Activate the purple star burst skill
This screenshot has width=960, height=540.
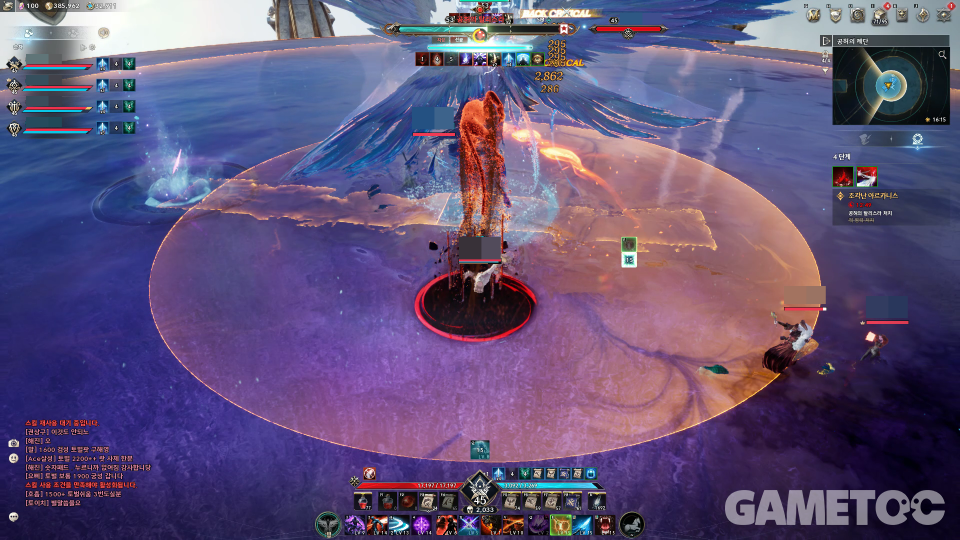point(422,524)
